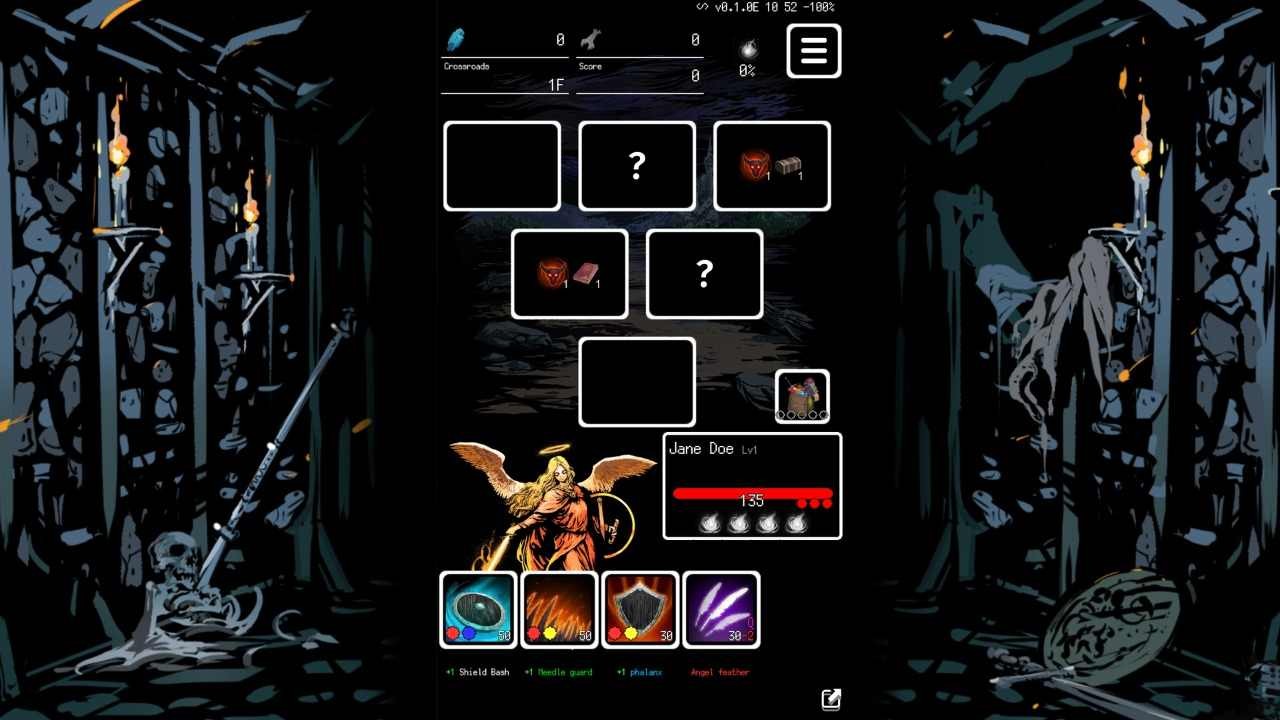1280x720 pixels.
Task: Open the hamburger menu
Action: [813, 51]
